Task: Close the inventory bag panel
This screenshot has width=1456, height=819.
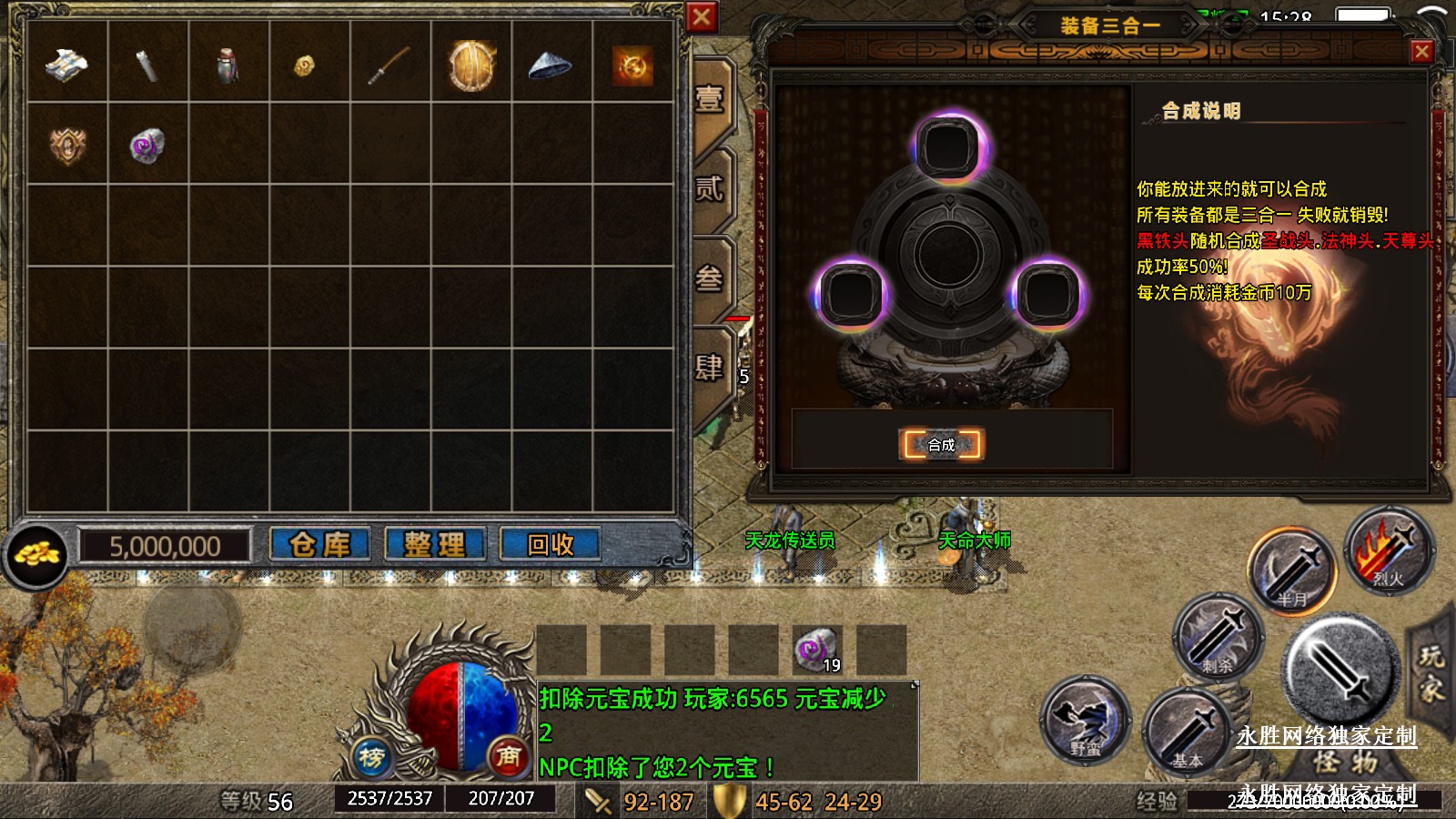Action: pos(702,17)
